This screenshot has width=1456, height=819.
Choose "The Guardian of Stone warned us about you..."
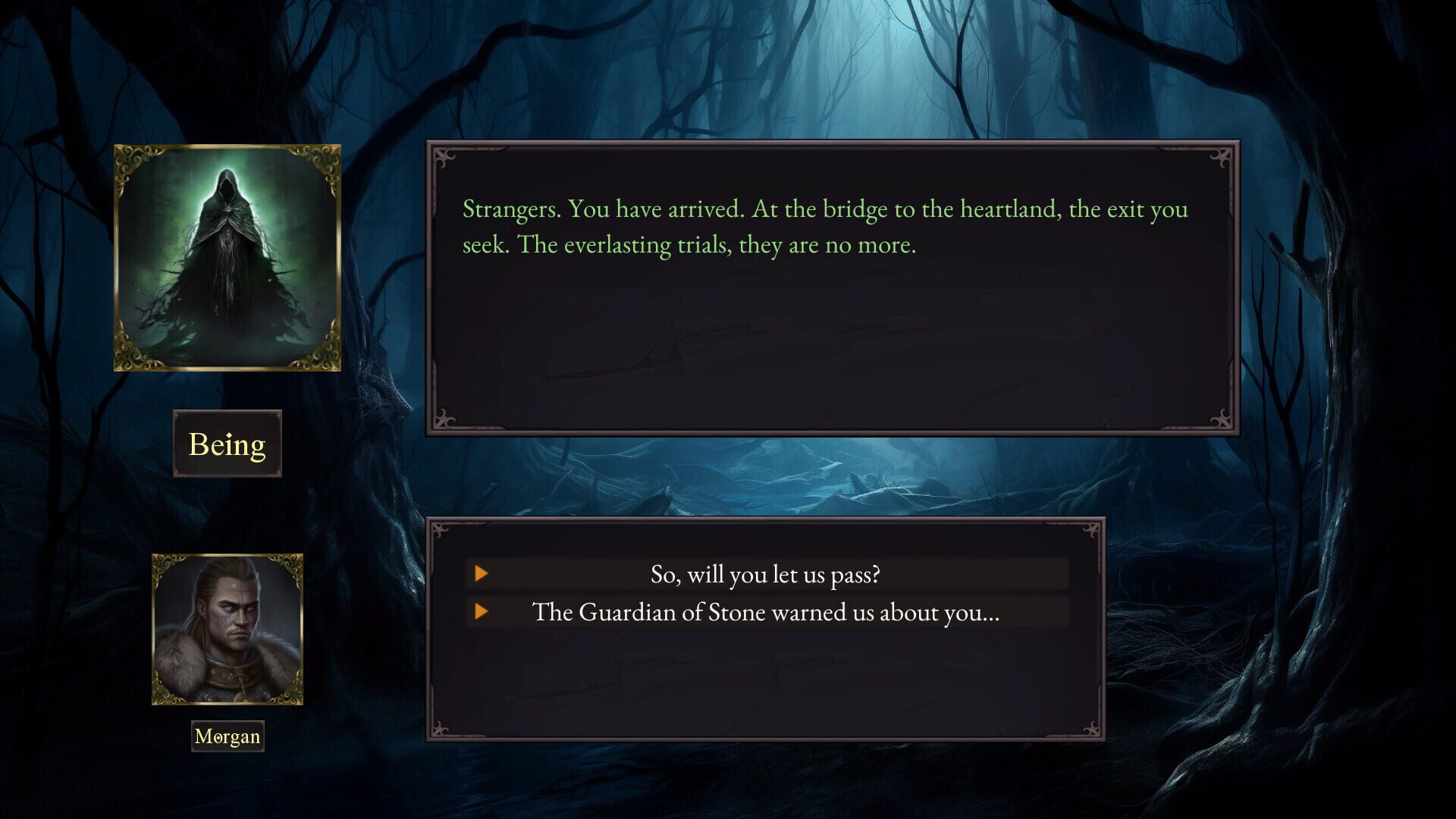(x=766, y=612)
